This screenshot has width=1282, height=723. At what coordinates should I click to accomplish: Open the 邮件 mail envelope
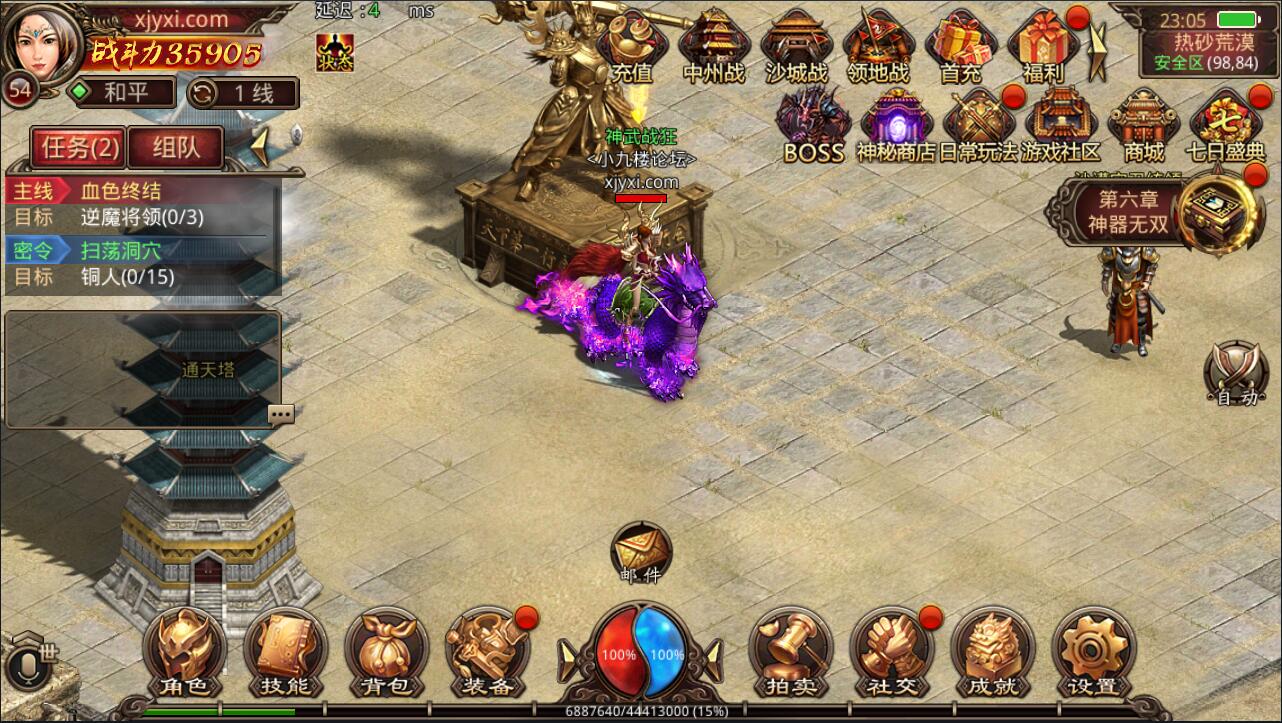click(x=641, y=552)
